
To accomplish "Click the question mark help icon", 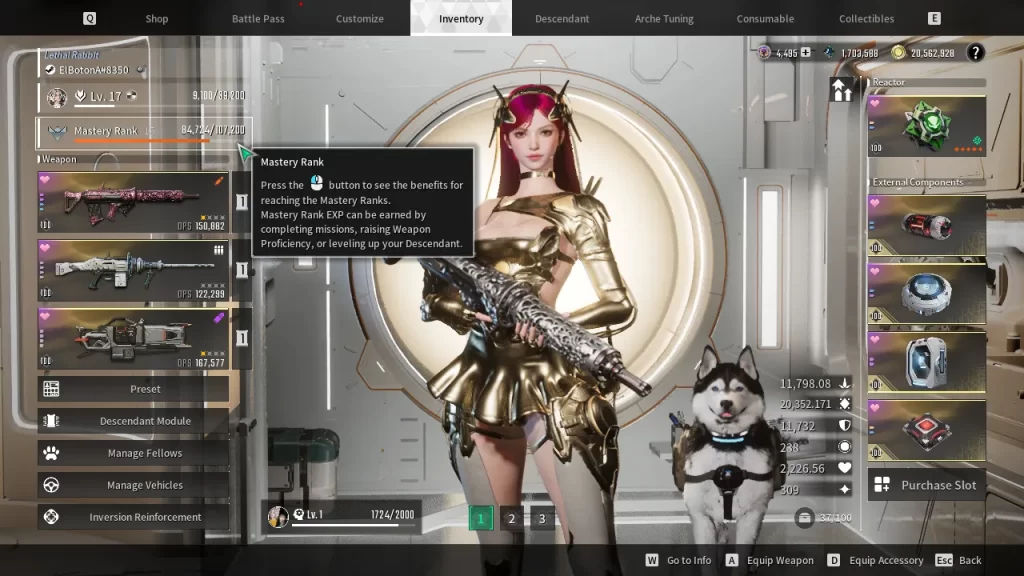I will pyautogui.click(x=975, y=53).
